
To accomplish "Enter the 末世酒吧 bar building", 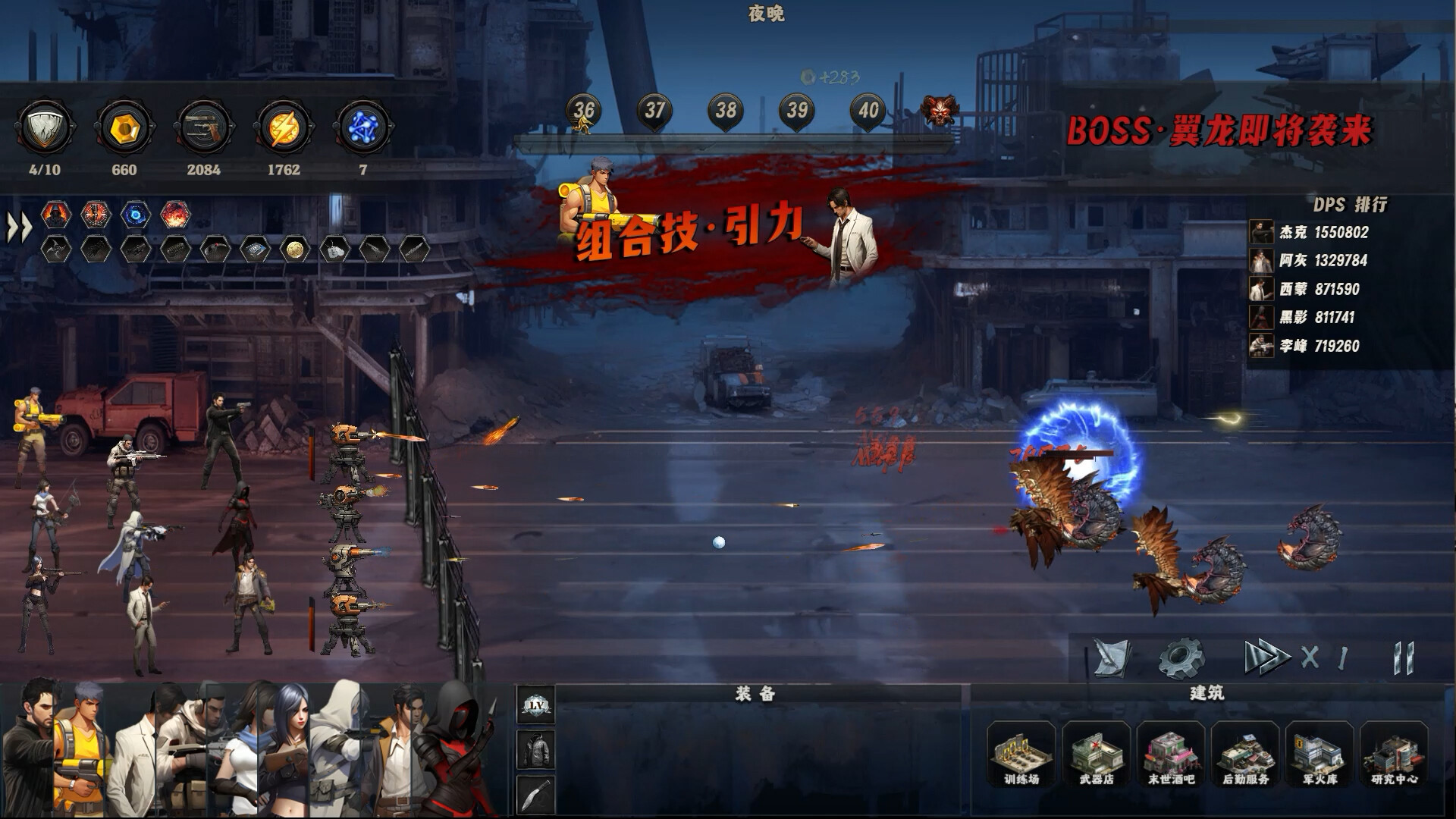I will pos(1170,755).
